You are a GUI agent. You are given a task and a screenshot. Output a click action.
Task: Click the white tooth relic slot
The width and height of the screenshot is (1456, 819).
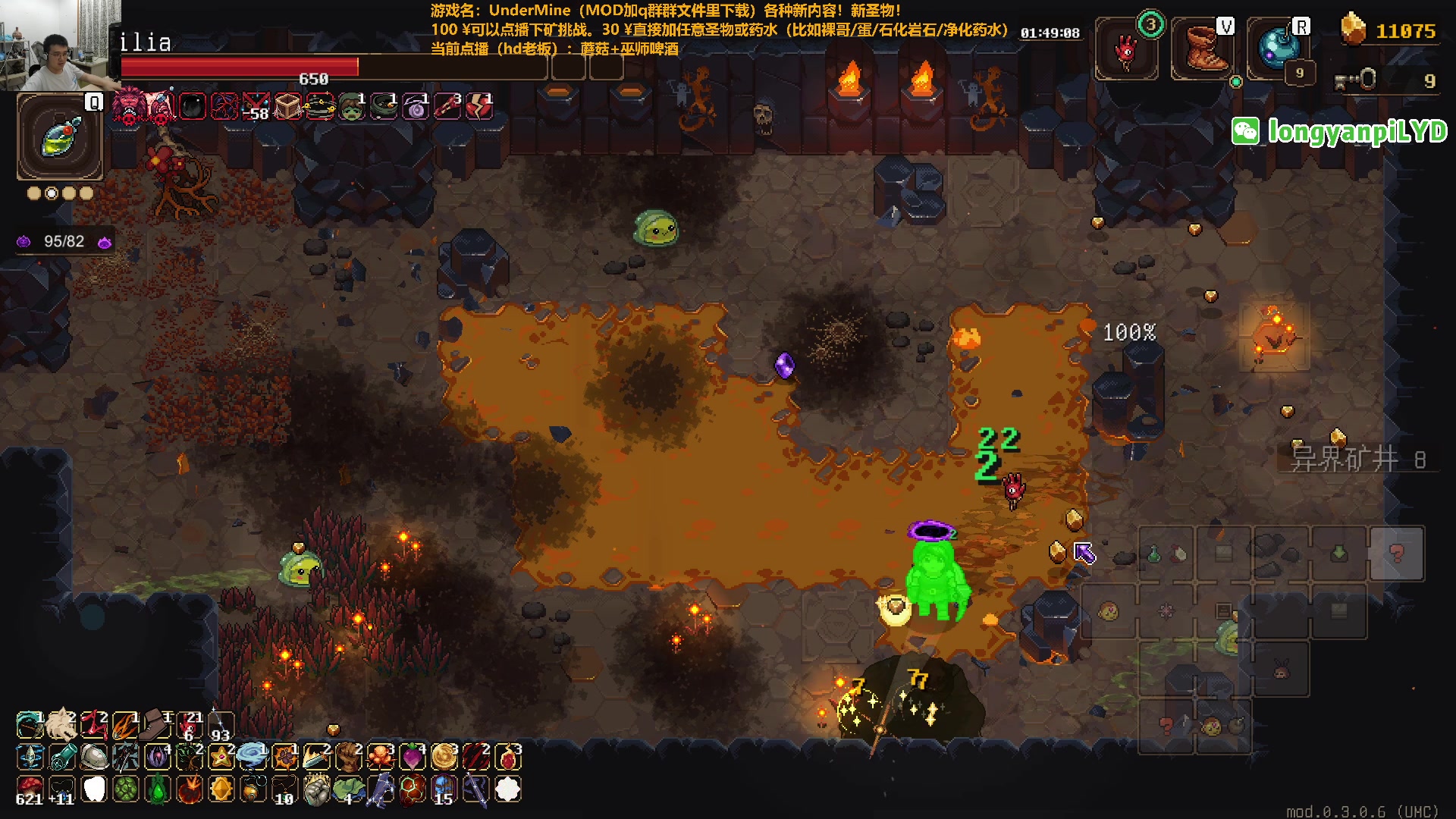(94, 789)
